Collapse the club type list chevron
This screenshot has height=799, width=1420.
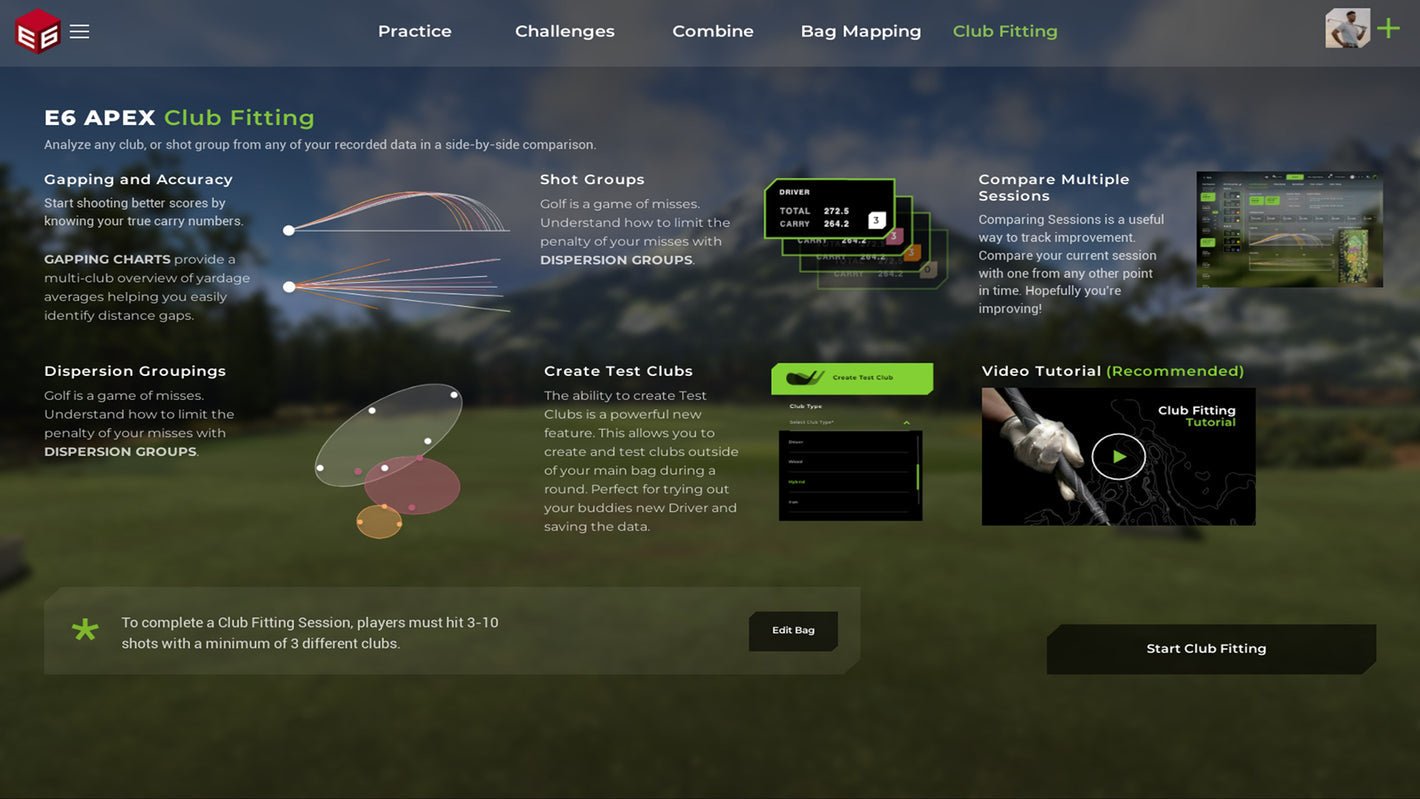pos(907,422)
